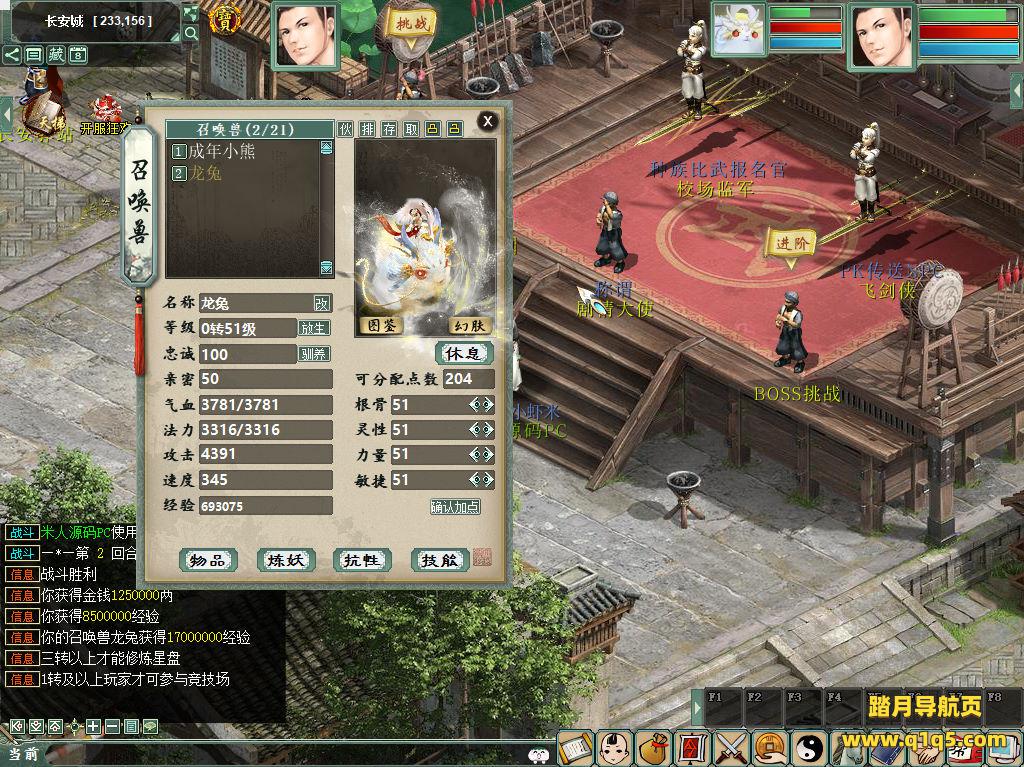Image resolution: width=1024 pixels, height=767 pixels.
Task: Click the 驯养 tame button
Action: coord(314,354)
